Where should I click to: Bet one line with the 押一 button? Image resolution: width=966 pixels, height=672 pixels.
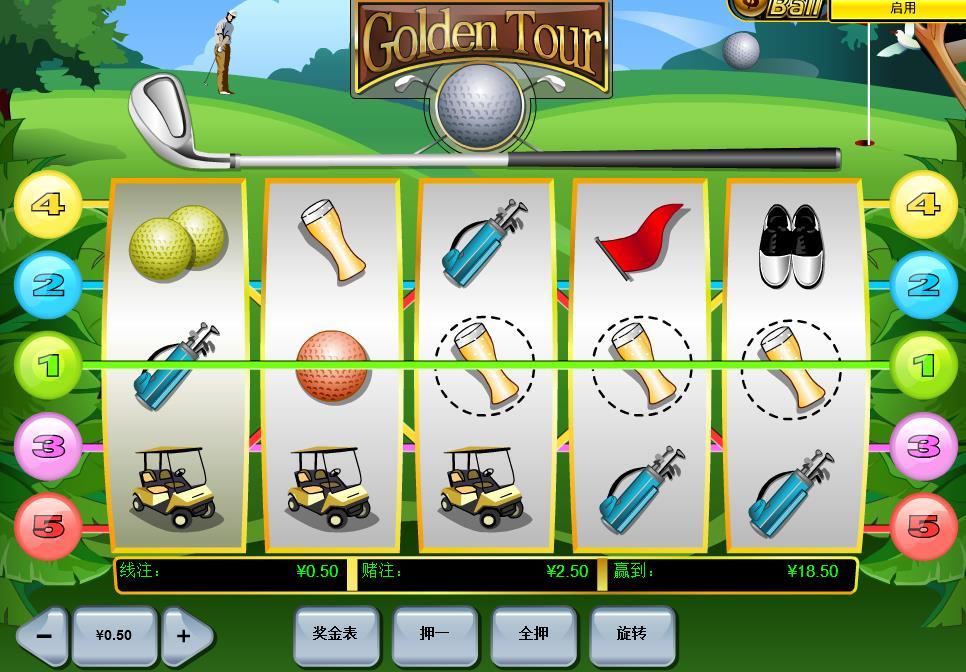pyautogui.click(x=435, y=634)
